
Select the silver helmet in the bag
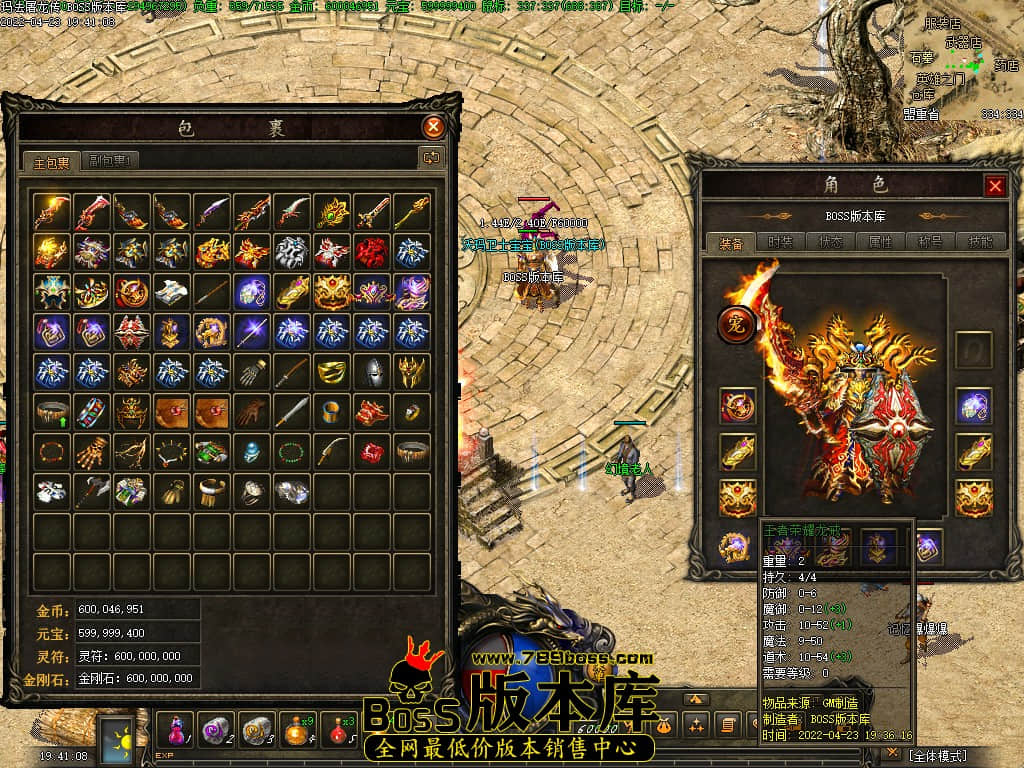pos(372,371)
